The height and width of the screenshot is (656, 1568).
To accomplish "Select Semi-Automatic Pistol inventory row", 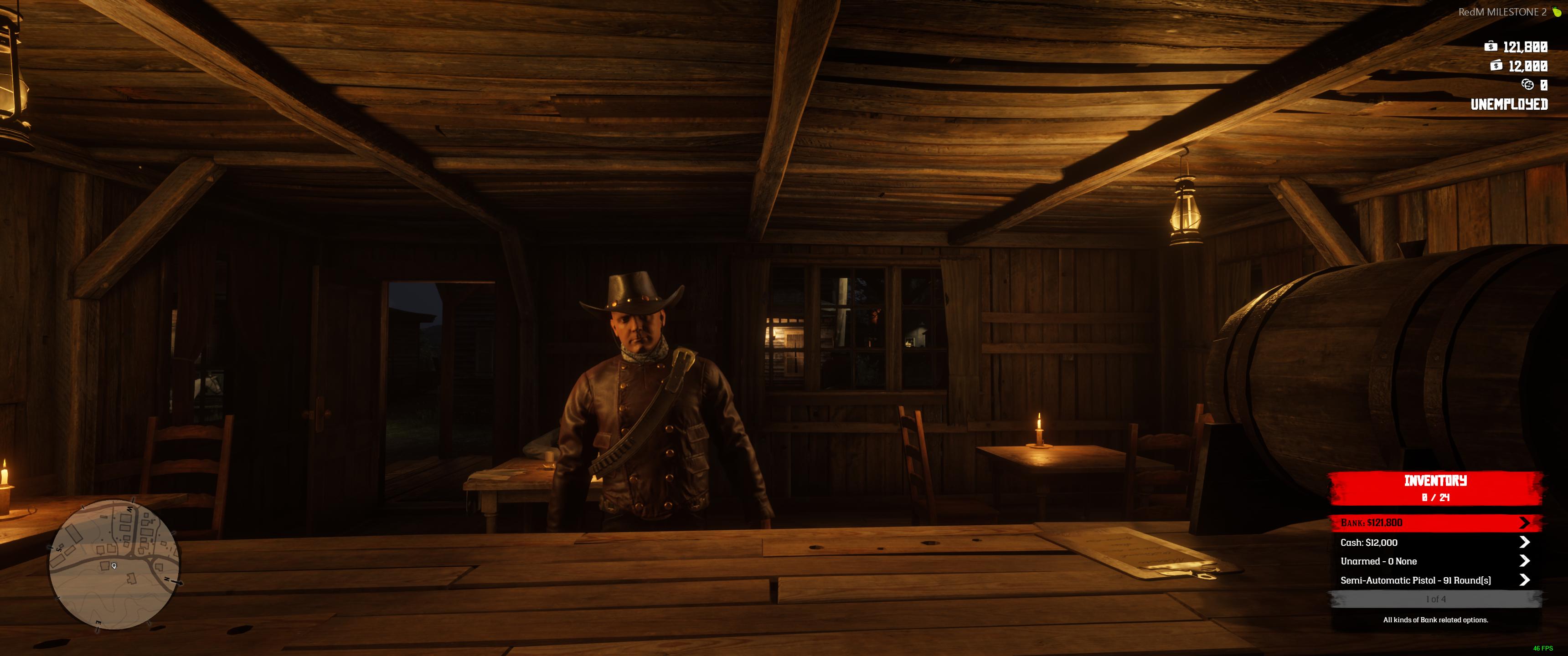I will (1434, 580).
